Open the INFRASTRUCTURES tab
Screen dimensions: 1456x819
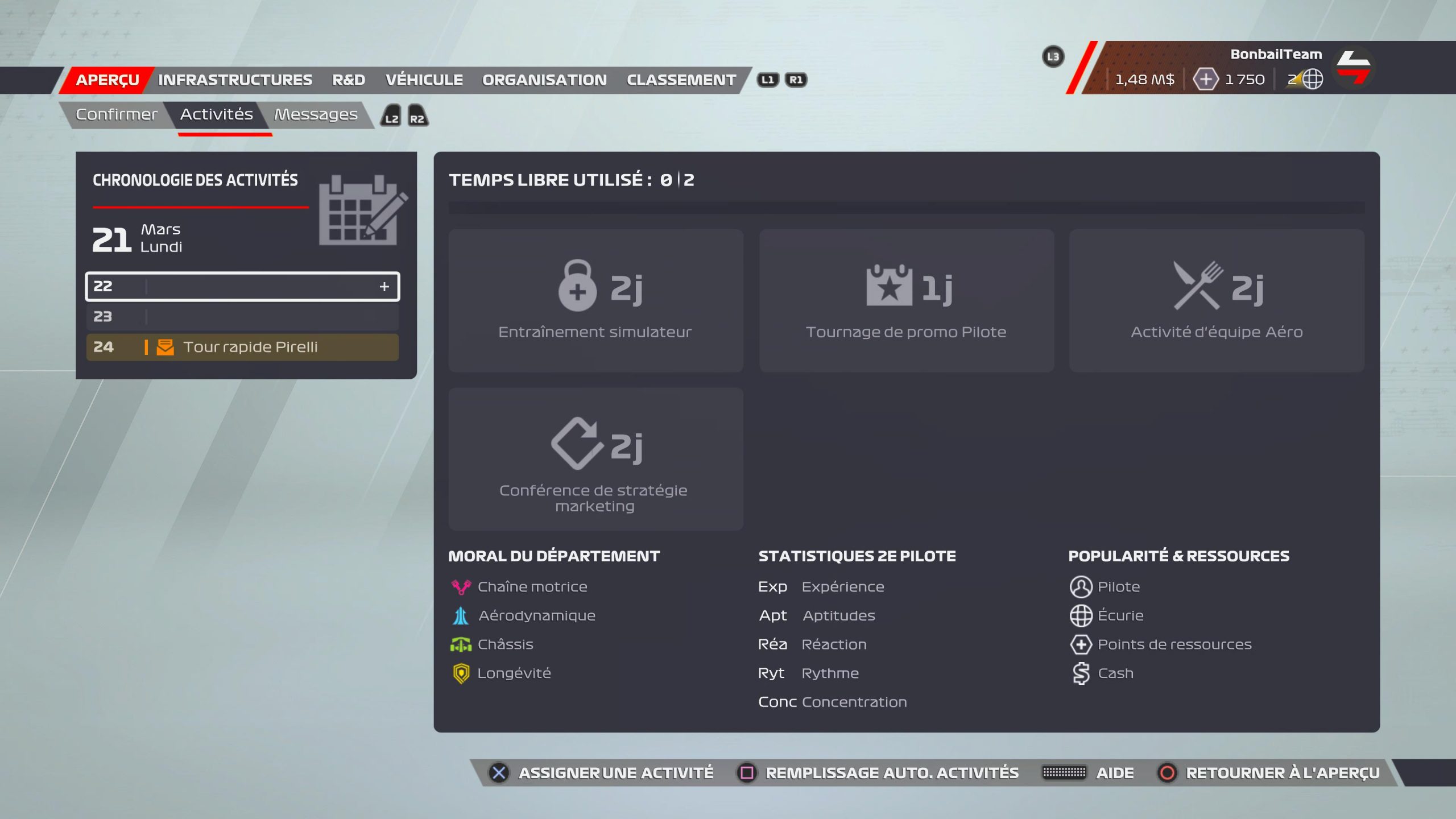(235, 80)
